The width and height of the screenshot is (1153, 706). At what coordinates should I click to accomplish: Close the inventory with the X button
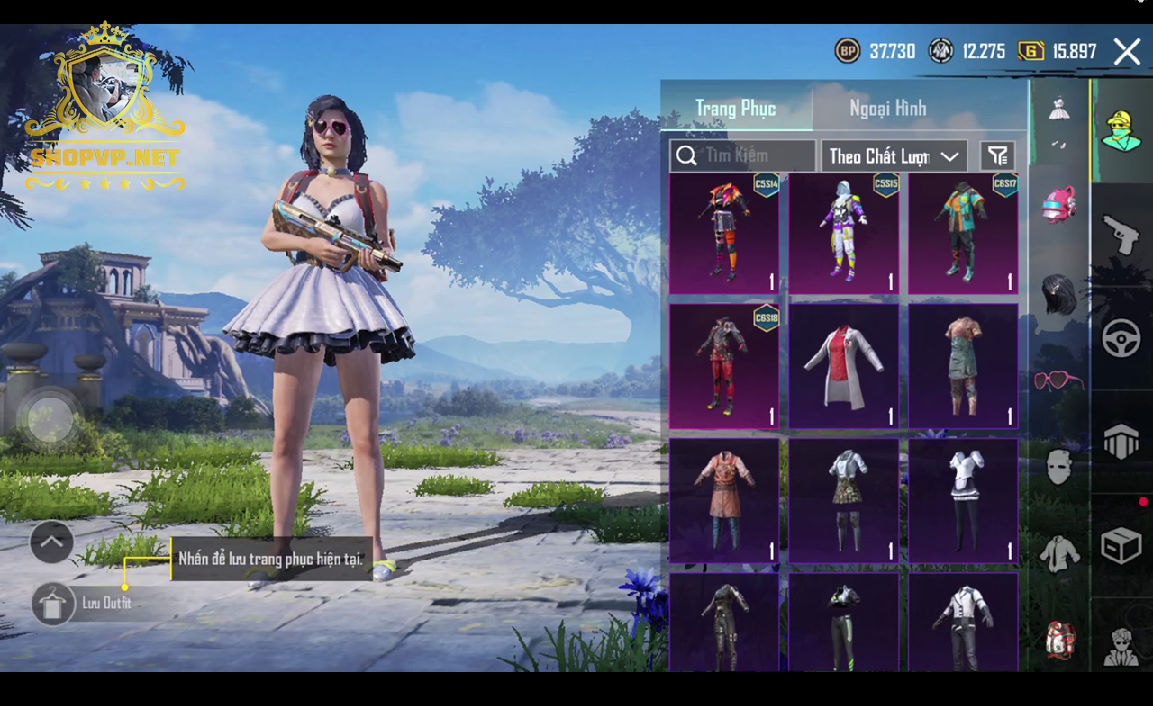tap(1126, 52)
